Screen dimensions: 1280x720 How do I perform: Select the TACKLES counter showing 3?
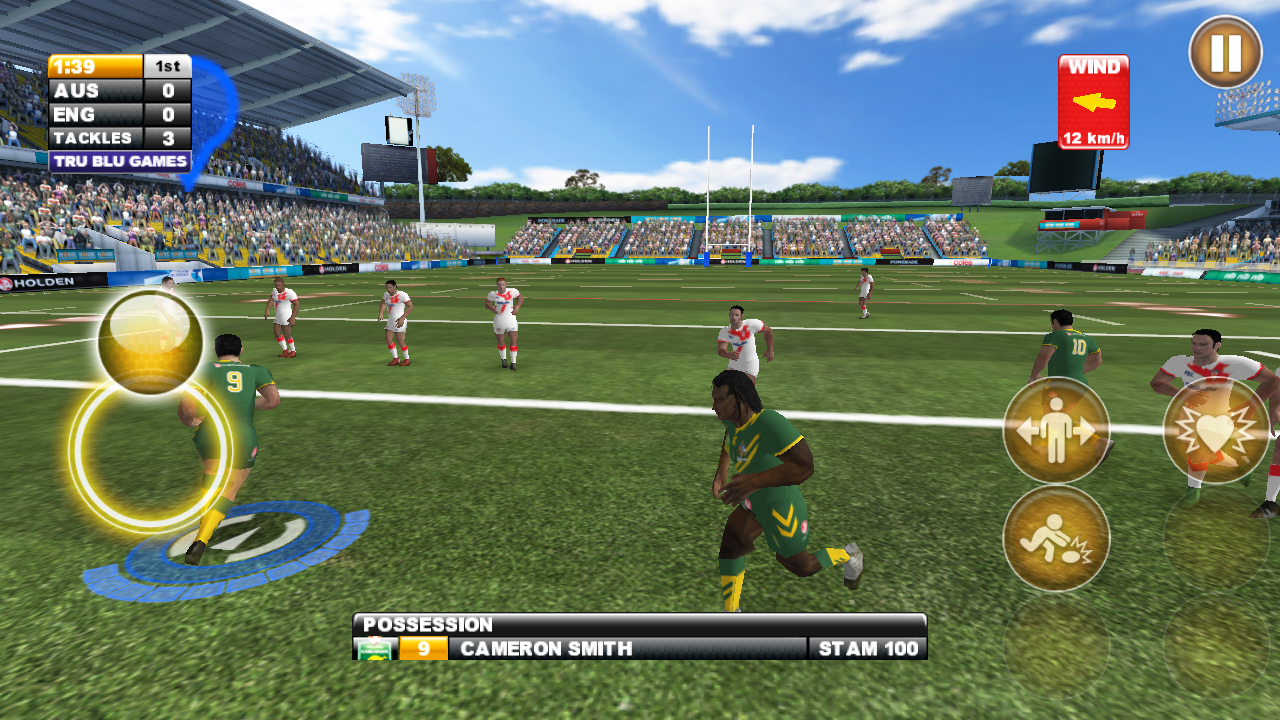point(100,138)
